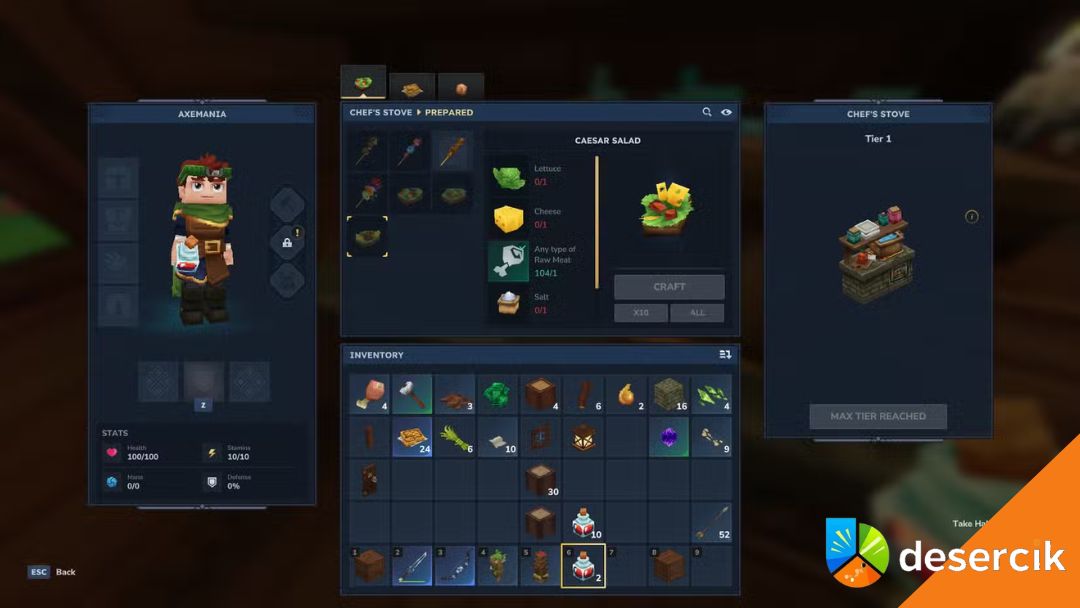Select the arrow stack of 52
Viewport: 1080px width, 608px height.
(711, 522)
